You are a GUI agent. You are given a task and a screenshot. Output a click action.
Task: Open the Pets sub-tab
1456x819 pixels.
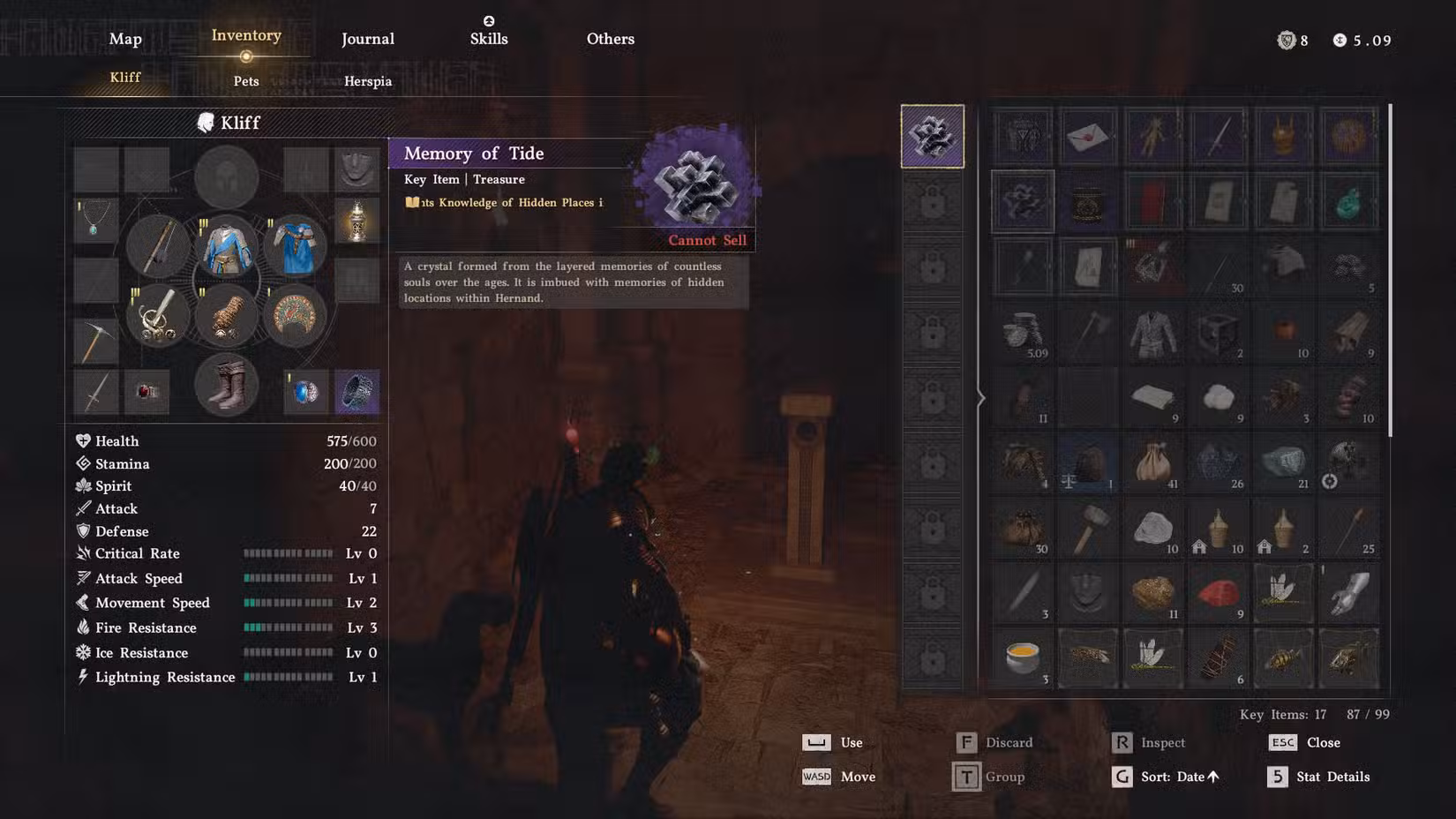point(245,80)
